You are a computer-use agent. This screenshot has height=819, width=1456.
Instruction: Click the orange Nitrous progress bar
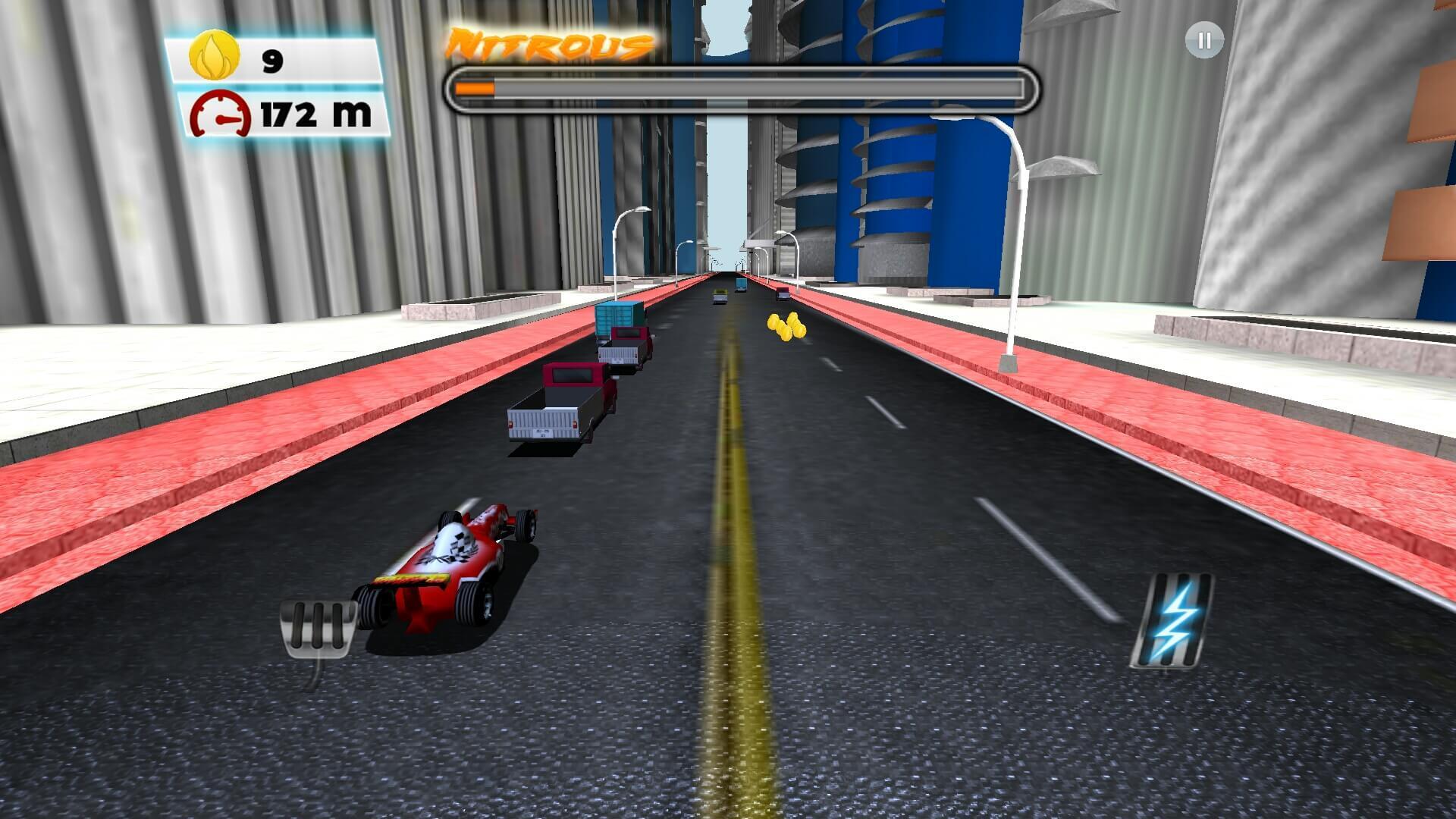(474, 87)
